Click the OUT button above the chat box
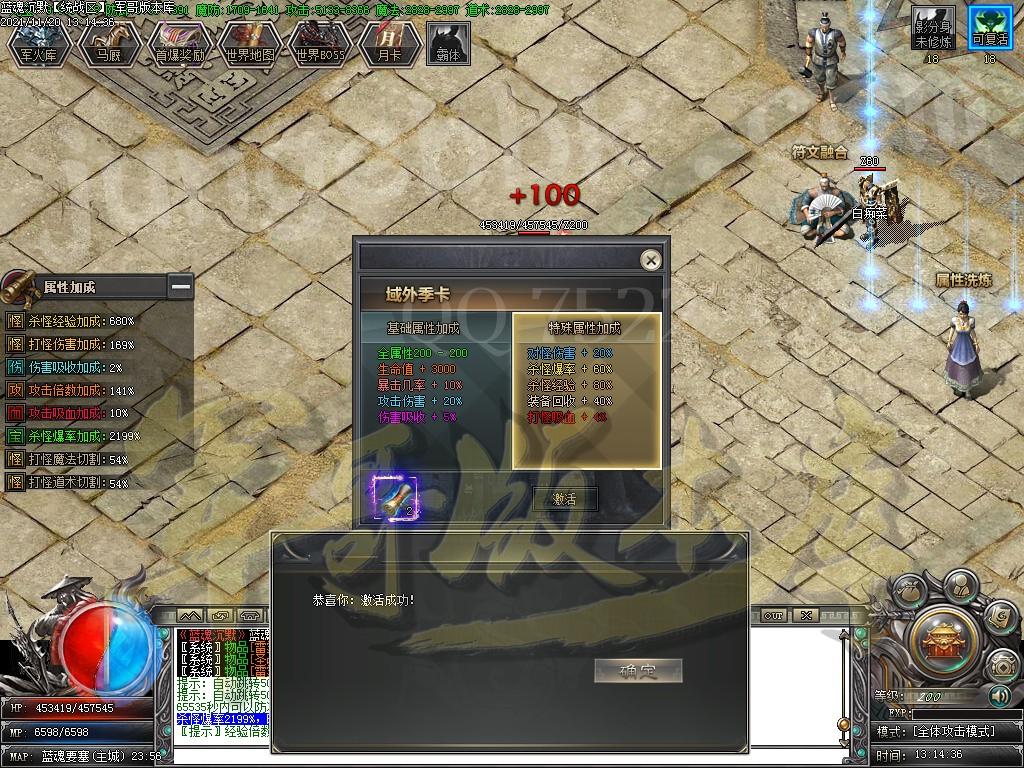The width and height of the screenshot is (1024, 768). pyautogui.click(x=773, y=616)
